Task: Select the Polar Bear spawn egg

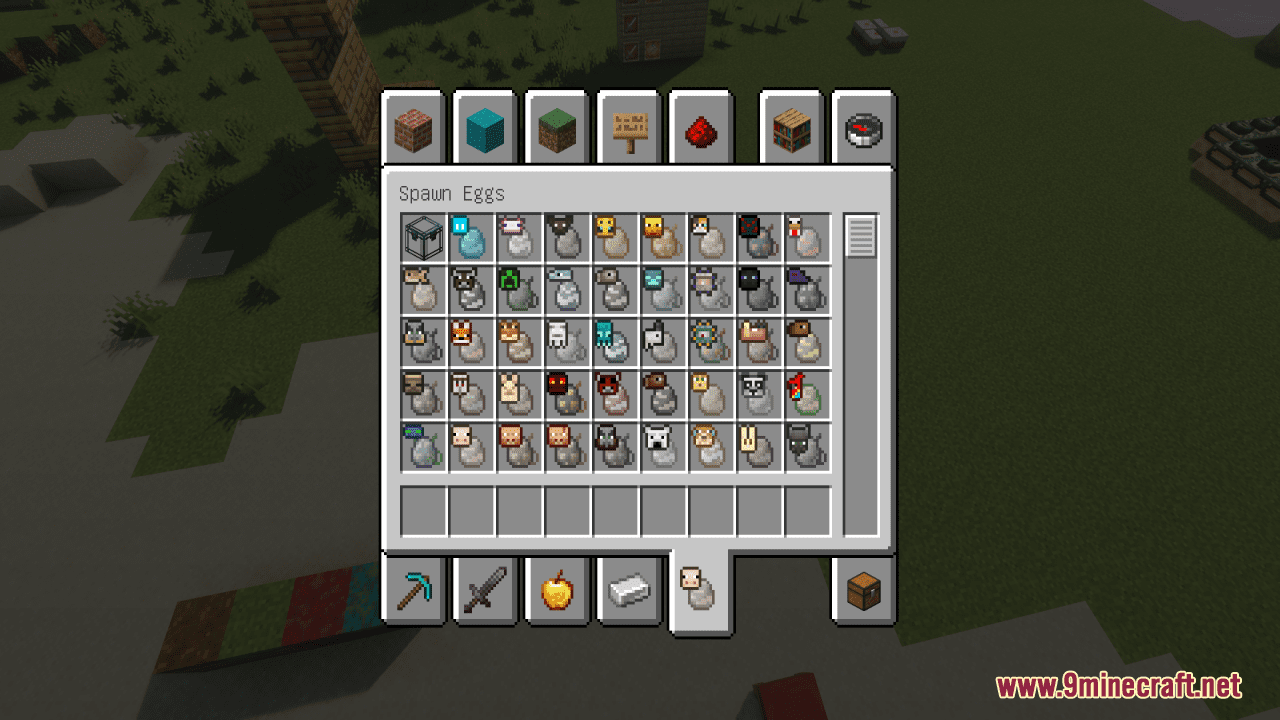Action: pos(663,446)
